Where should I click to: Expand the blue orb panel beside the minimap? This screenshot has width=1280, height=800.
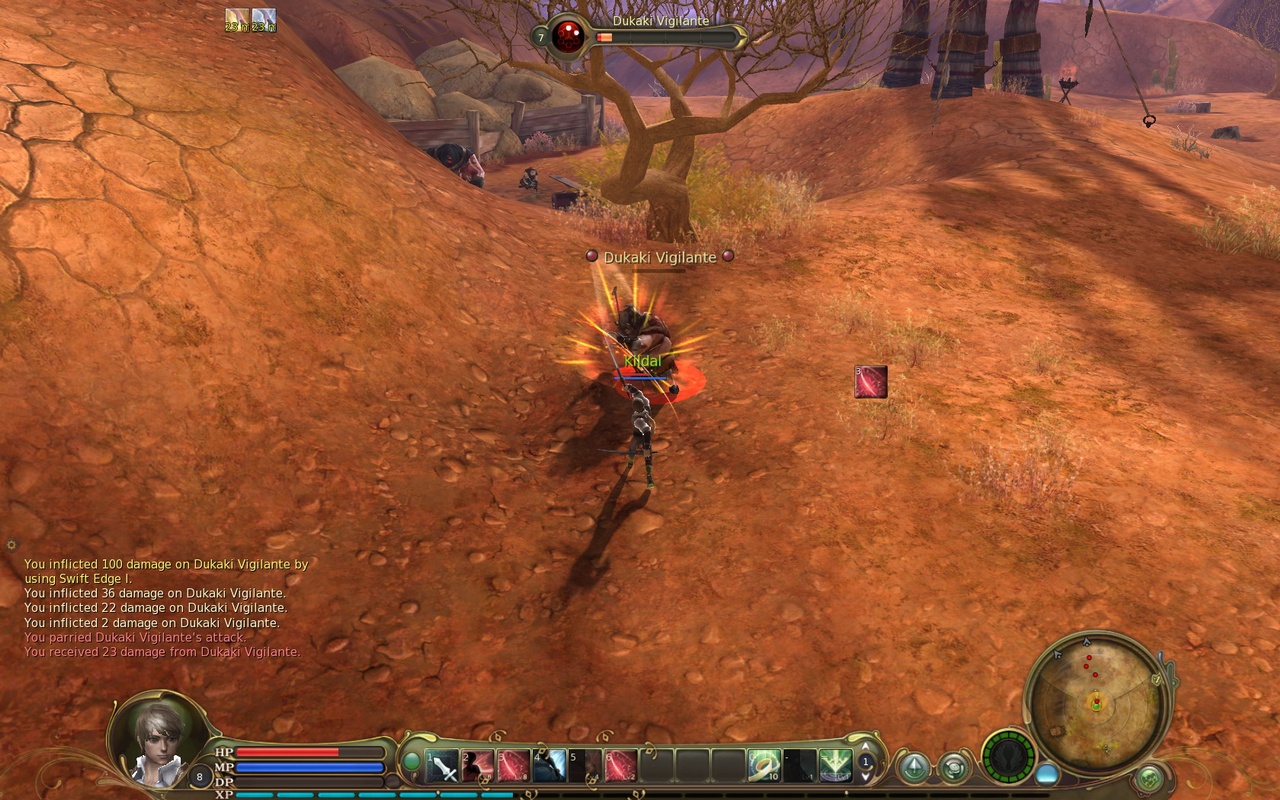click(x=1046, y=773)
